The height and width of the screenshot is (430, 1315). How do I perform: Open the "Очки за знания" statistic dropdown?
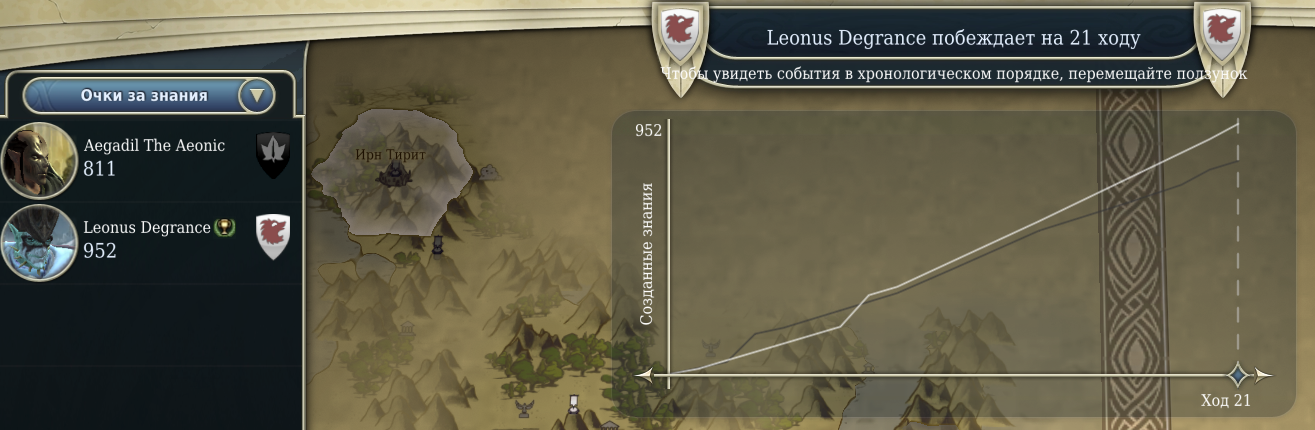(x=256, y=96)
